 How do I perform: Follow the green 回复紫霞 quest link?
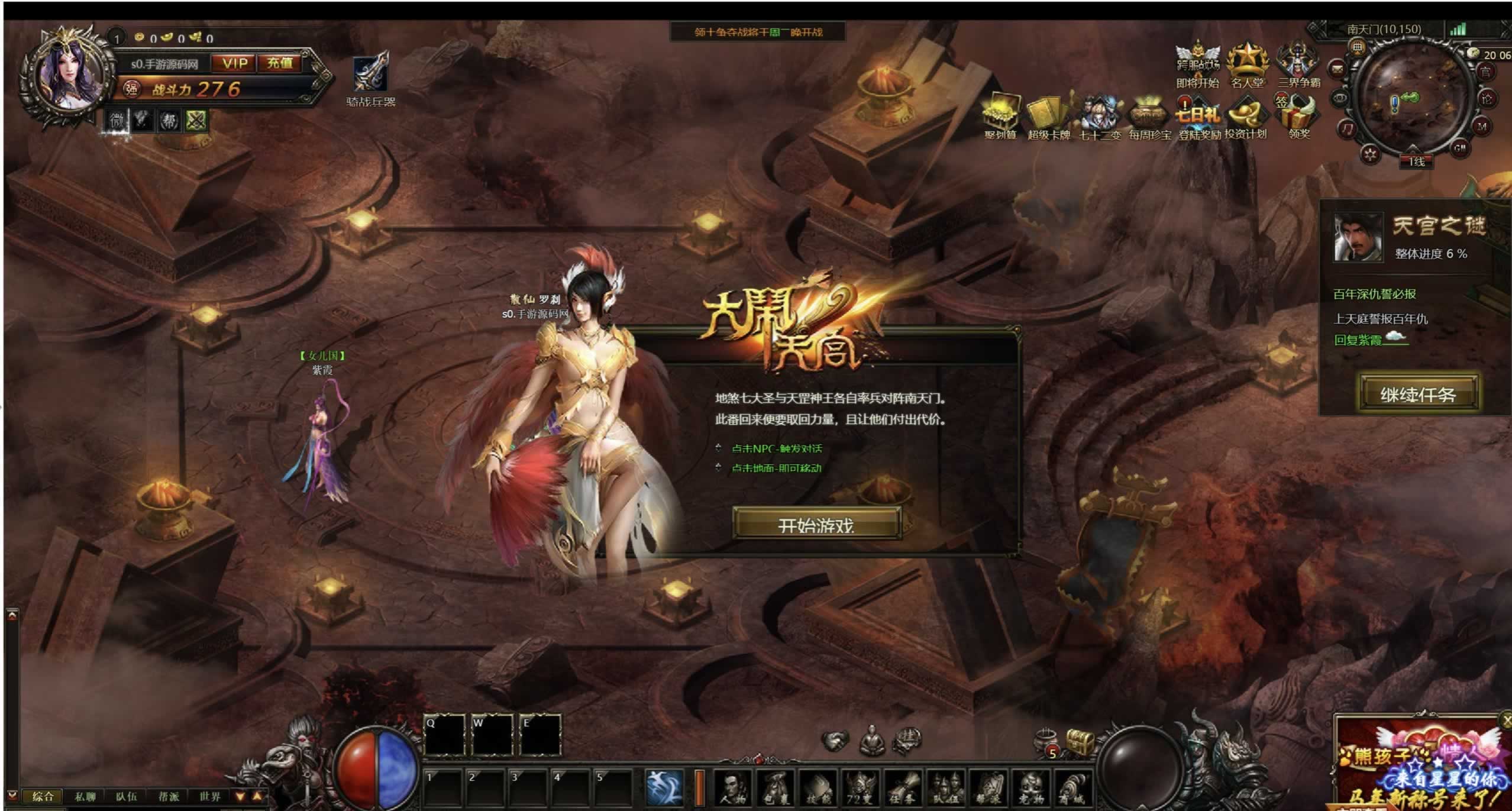pyautogui.click(x=1358, y=340)
